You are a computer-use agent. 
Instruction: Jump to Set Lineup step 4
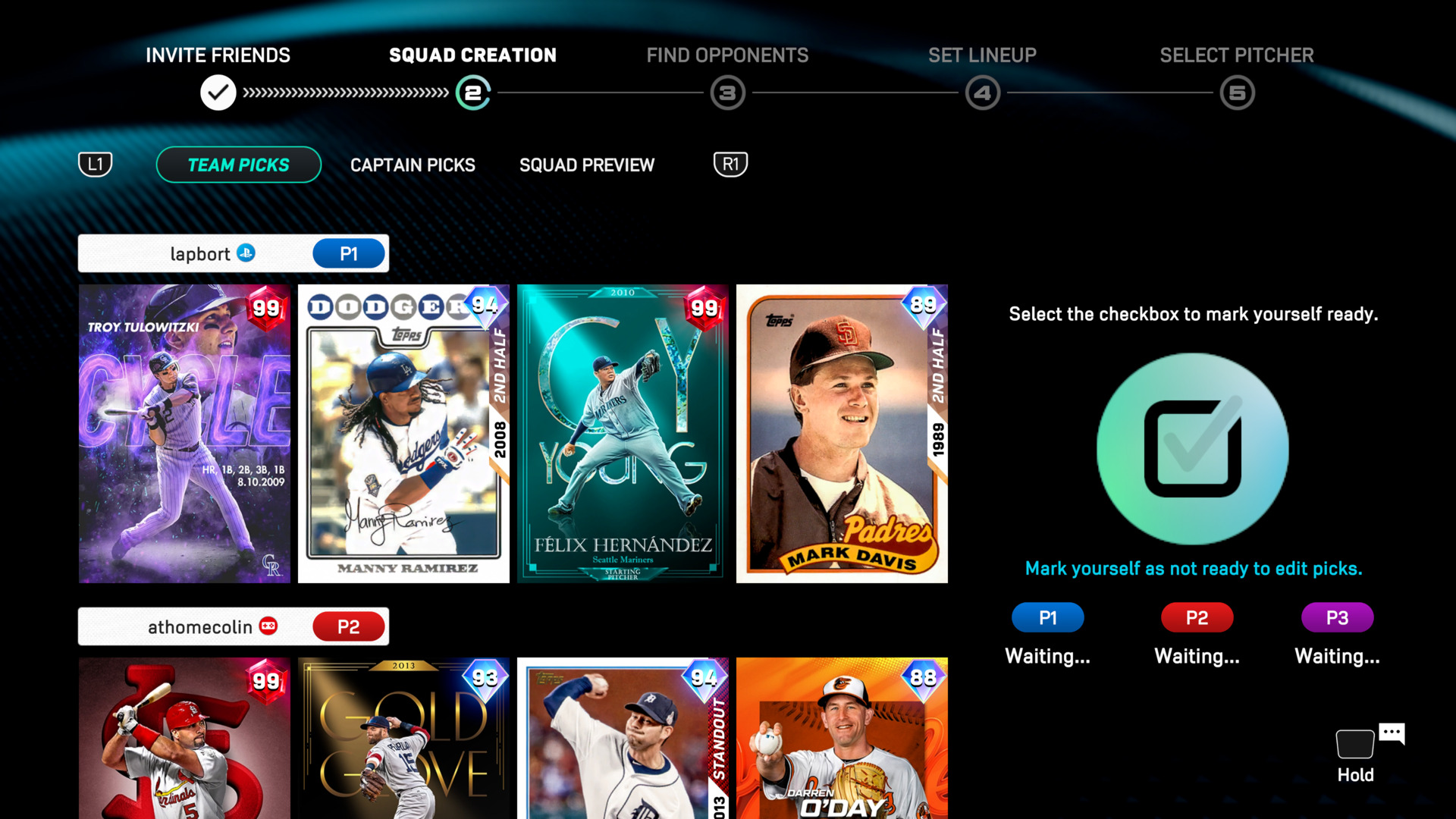(982, 93)
